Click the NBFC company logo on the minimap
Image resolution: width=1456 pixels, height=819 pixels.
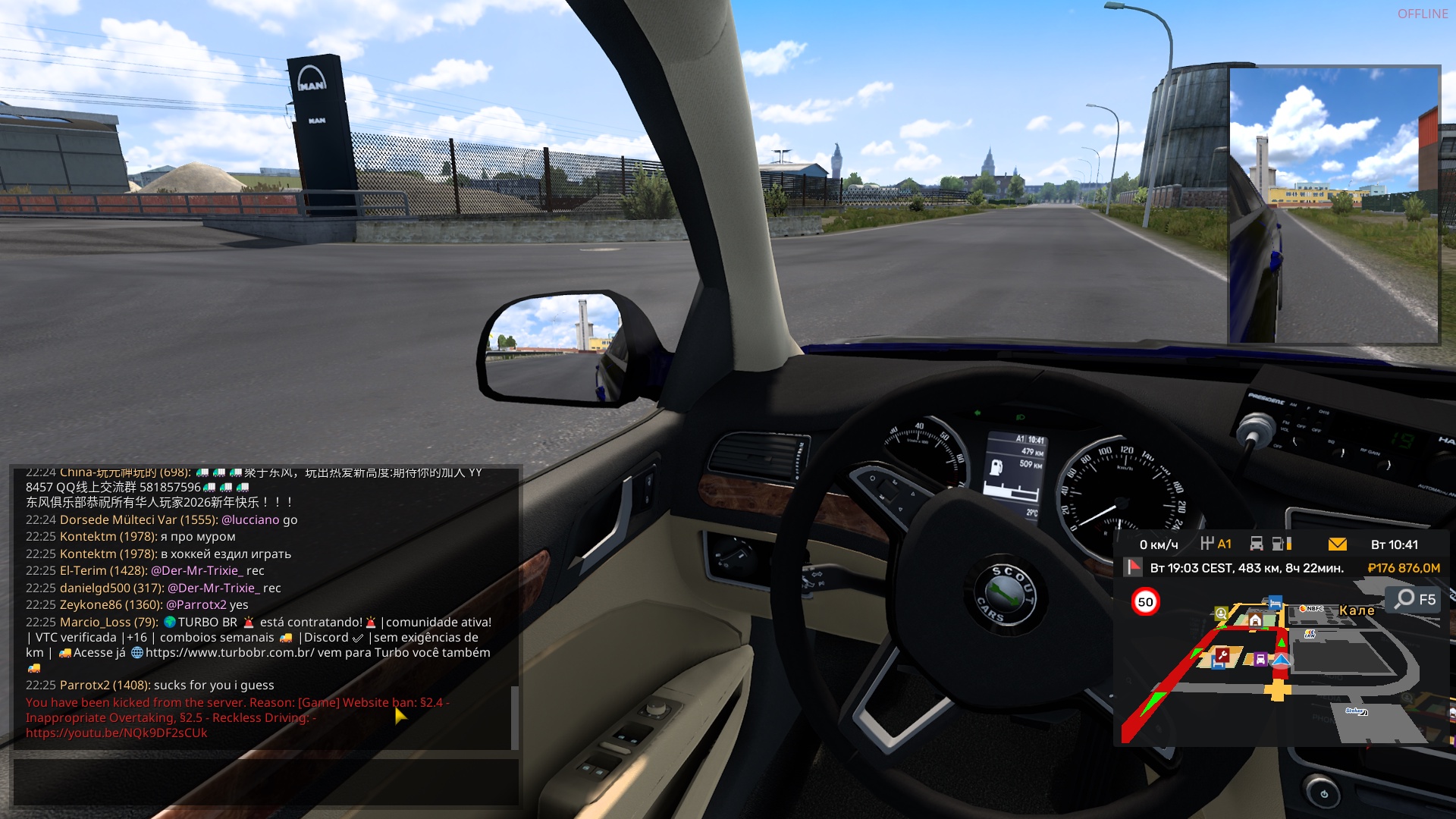point(1311,608)
